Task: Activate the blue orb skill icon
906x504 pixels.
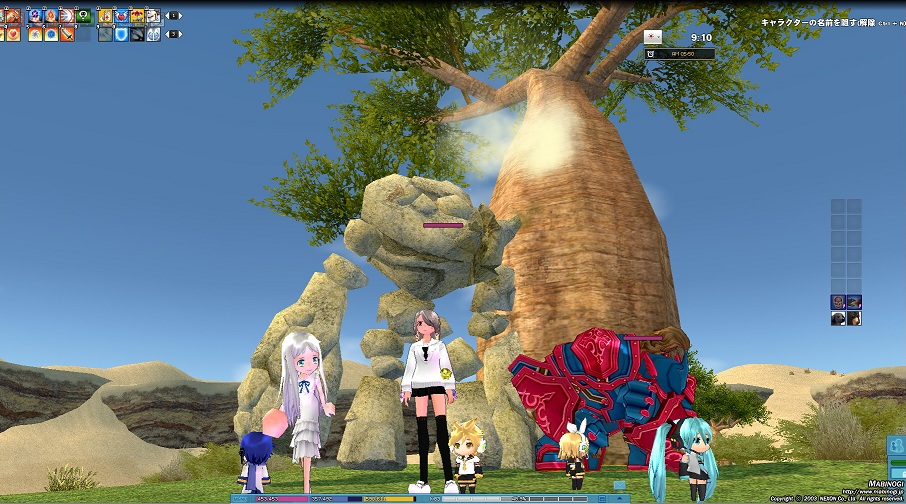Action: (51, 34)
